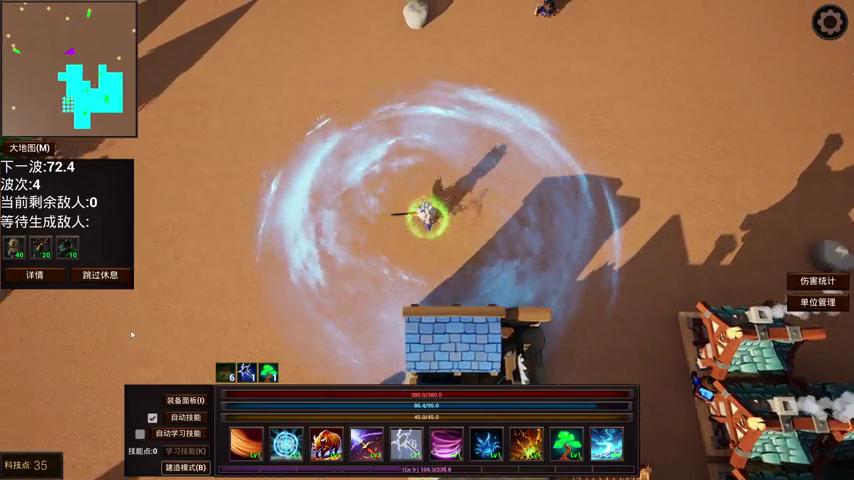Open the equipment panel (装备面板)
This screenshot has height=480, width=854.
pyautogui.click(x=185, y=401)
